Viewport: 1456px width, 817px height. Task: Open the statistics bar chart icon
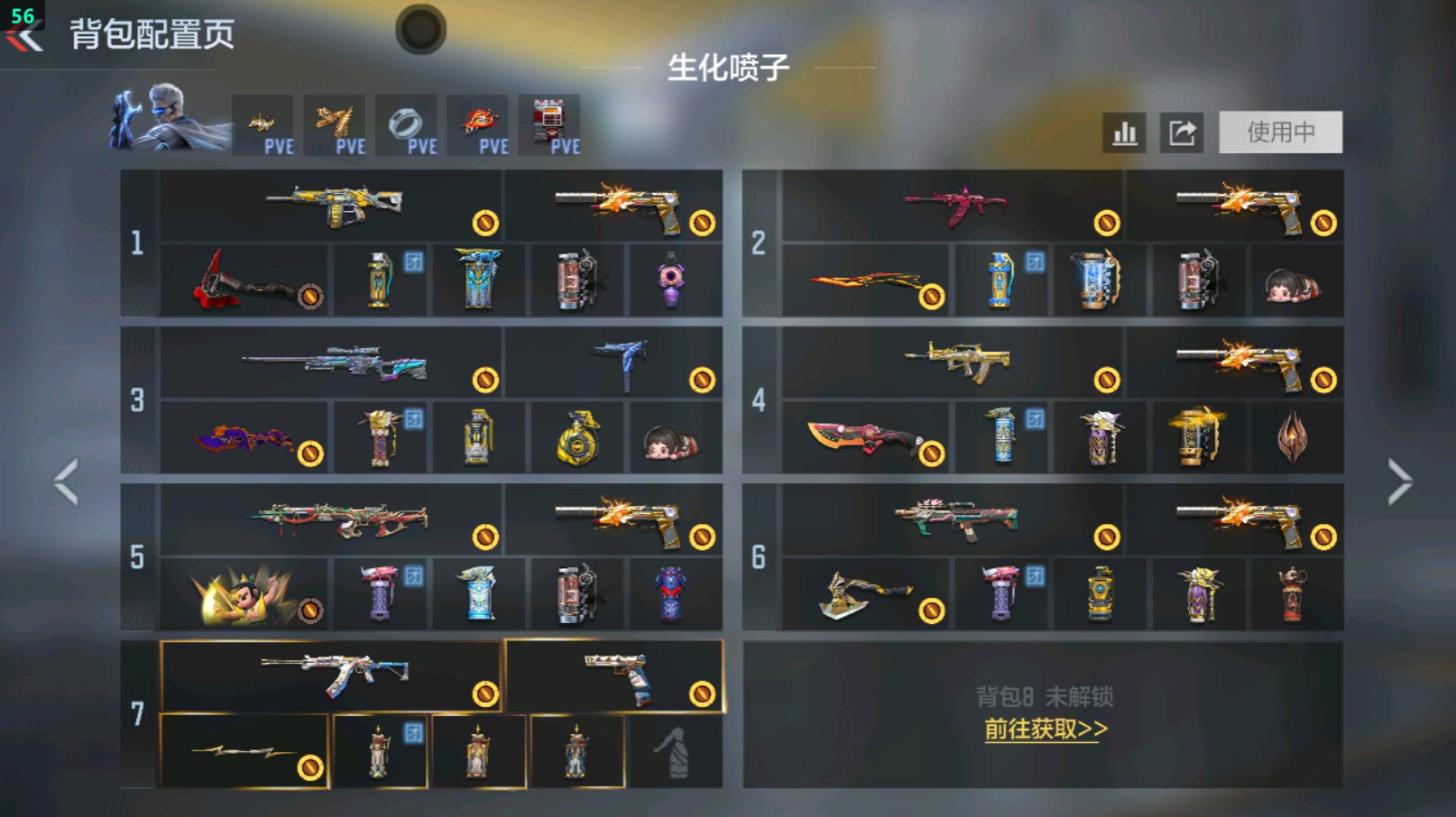1123,132
